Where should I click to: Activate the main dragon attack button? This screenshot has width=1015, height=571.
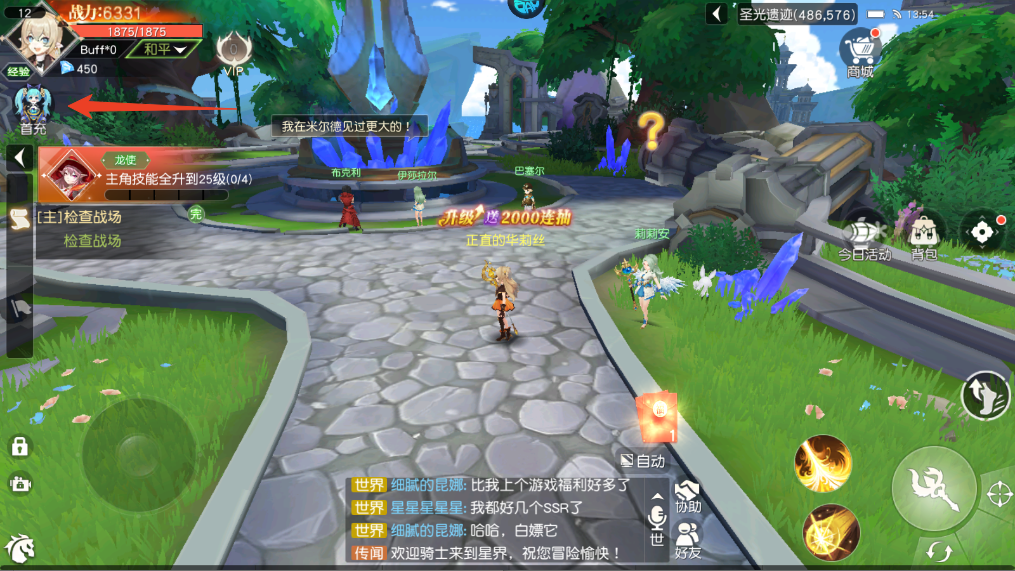(x=934, y=488)
